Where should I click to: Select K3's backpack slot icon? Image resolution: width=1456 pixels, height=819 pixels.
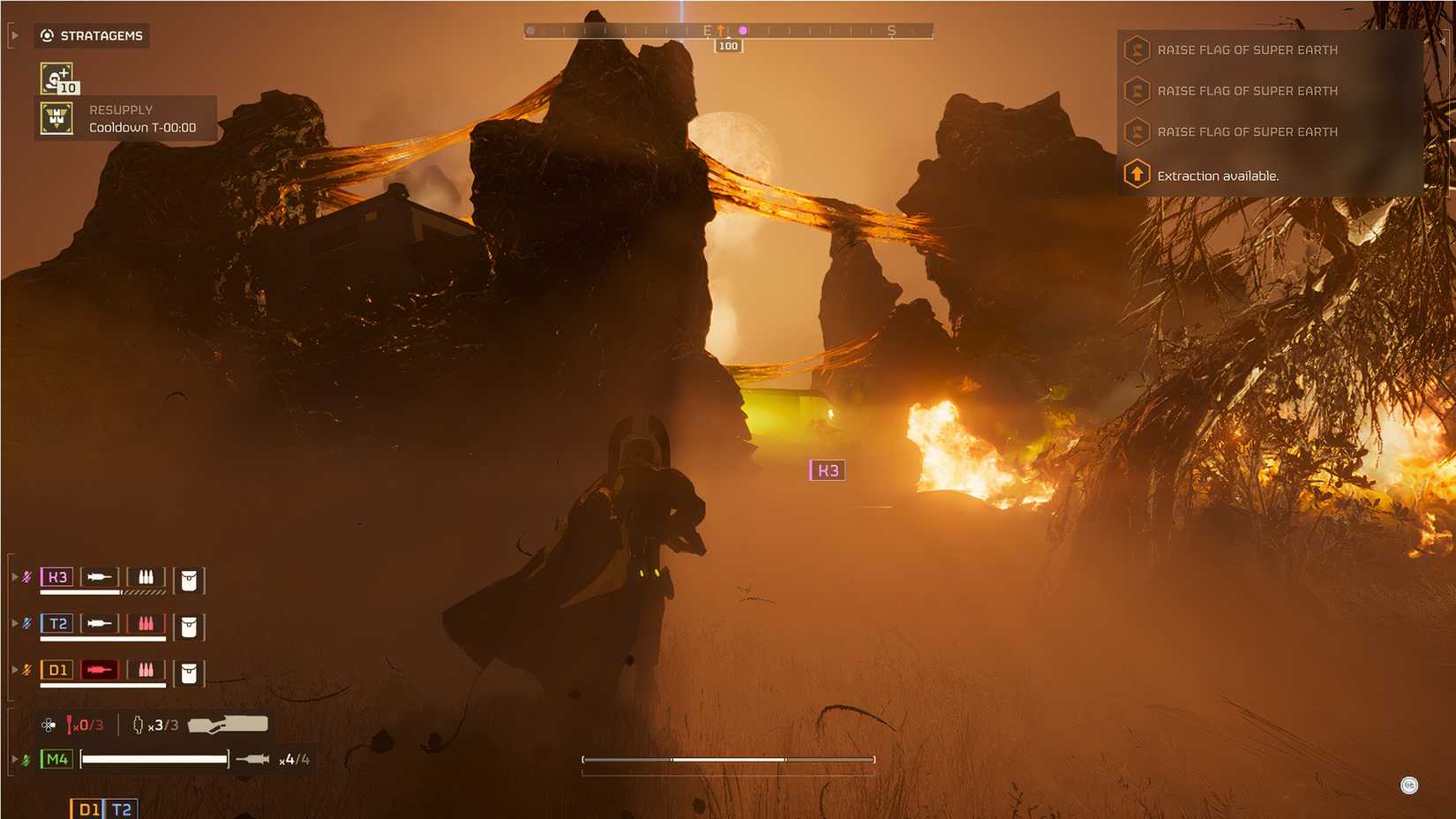click(x=188, y=578)
